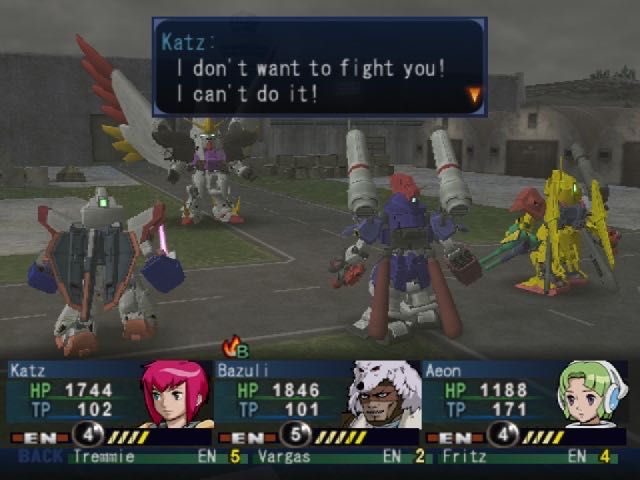Choose Bazuli's white-hooded portrait
The image size is (640, 480).
[x=384, y=394]
